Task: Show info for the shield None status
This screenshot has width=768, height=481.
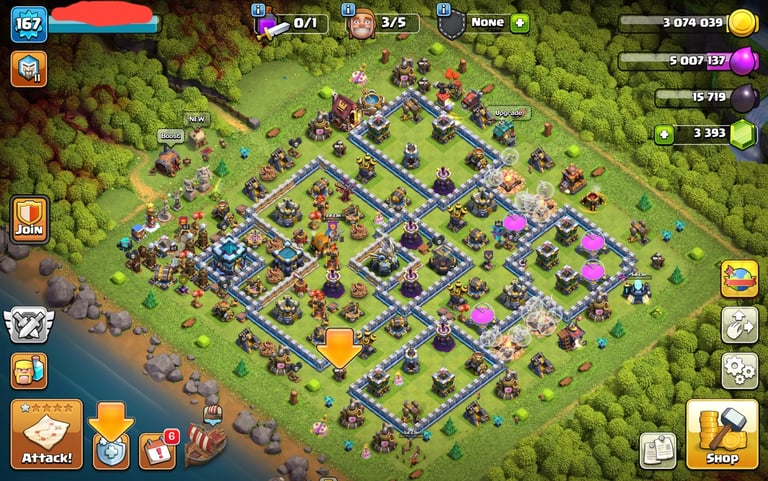Action: 442,9
